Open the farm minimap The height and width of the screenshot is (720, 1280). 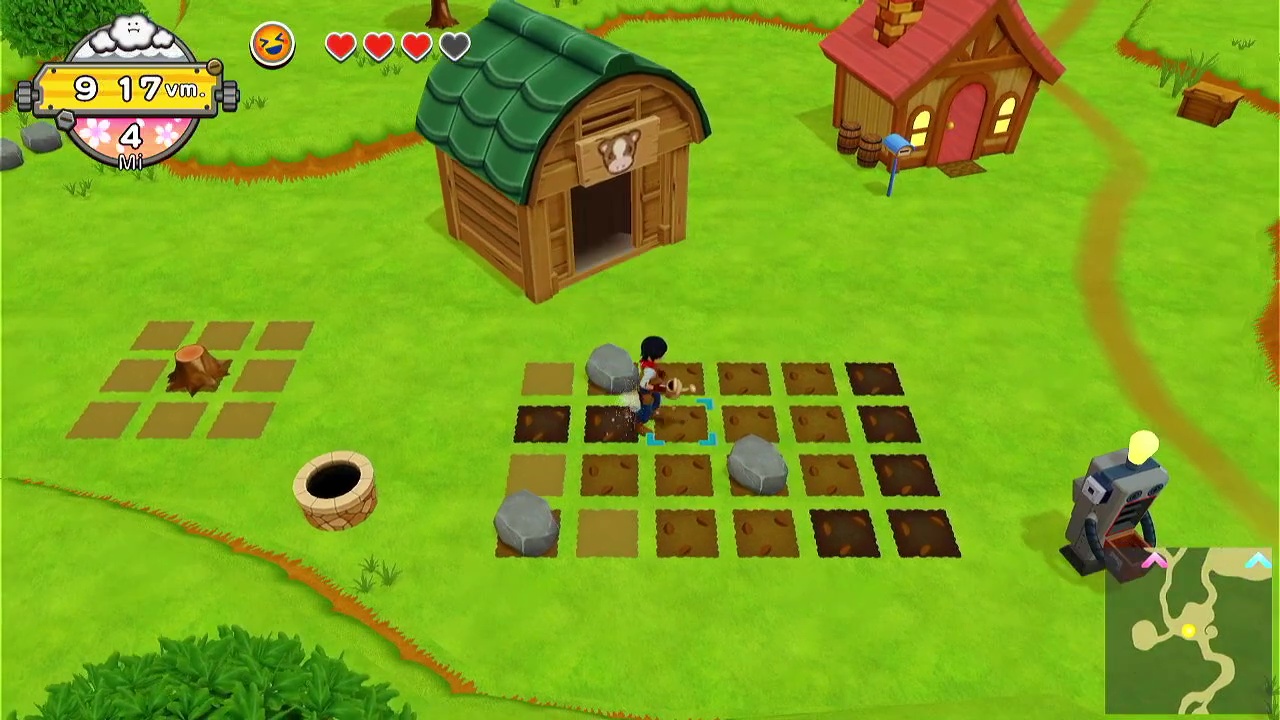pos(1191,631)
